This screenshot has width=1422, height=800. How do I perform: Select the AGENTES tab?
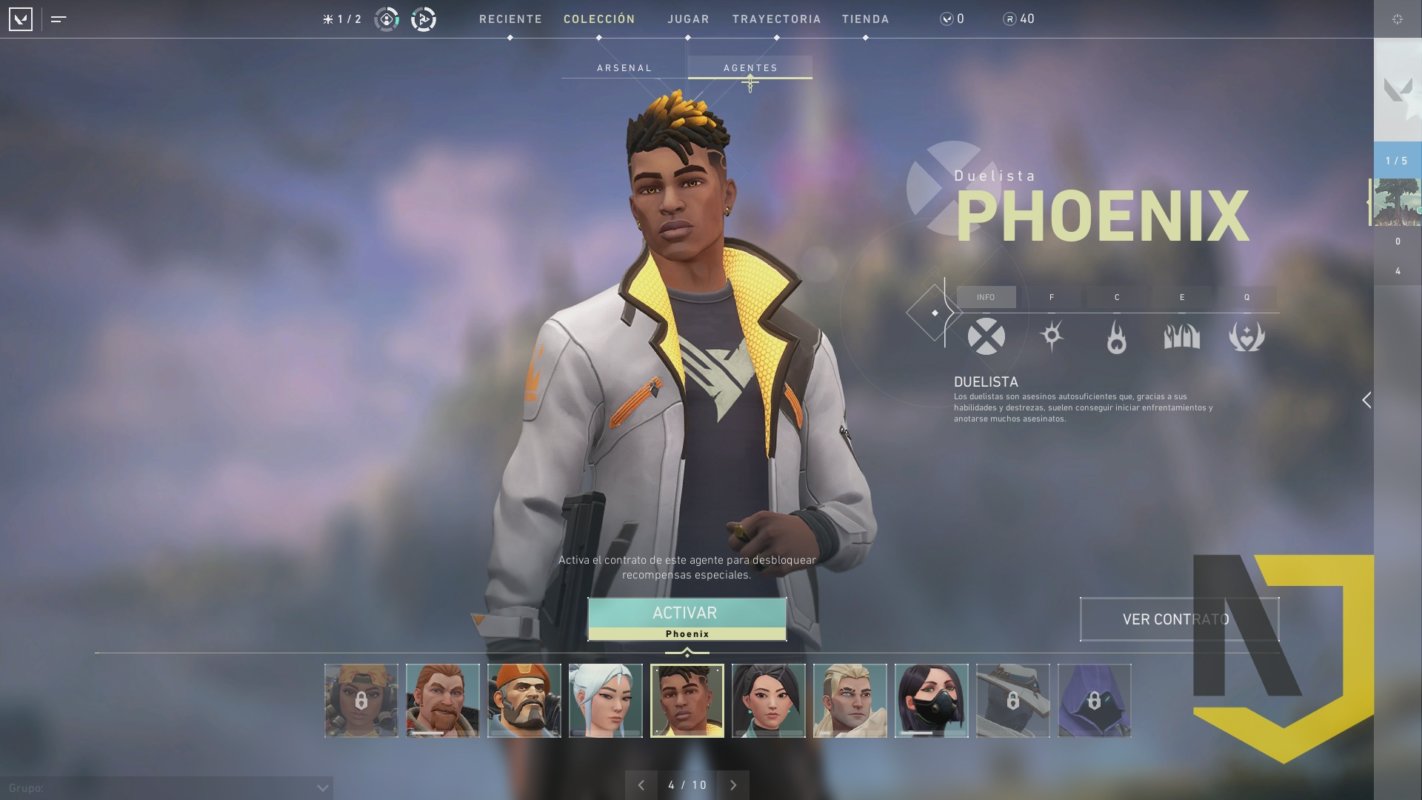tap(749, 67)
